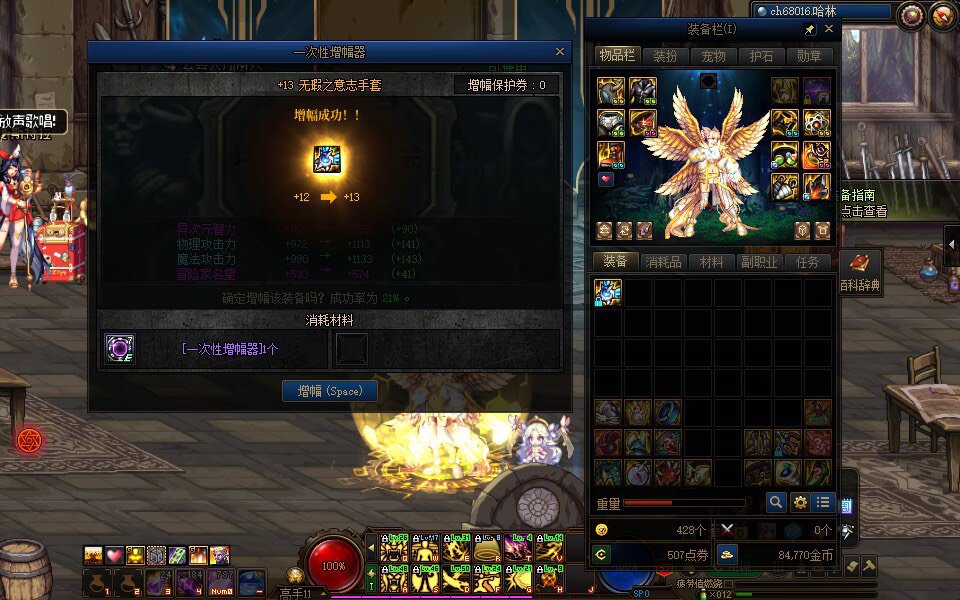This screenshot has width=960, height=600.
Task: Click the inventory search magnifier button
Action: click(776, 502)
